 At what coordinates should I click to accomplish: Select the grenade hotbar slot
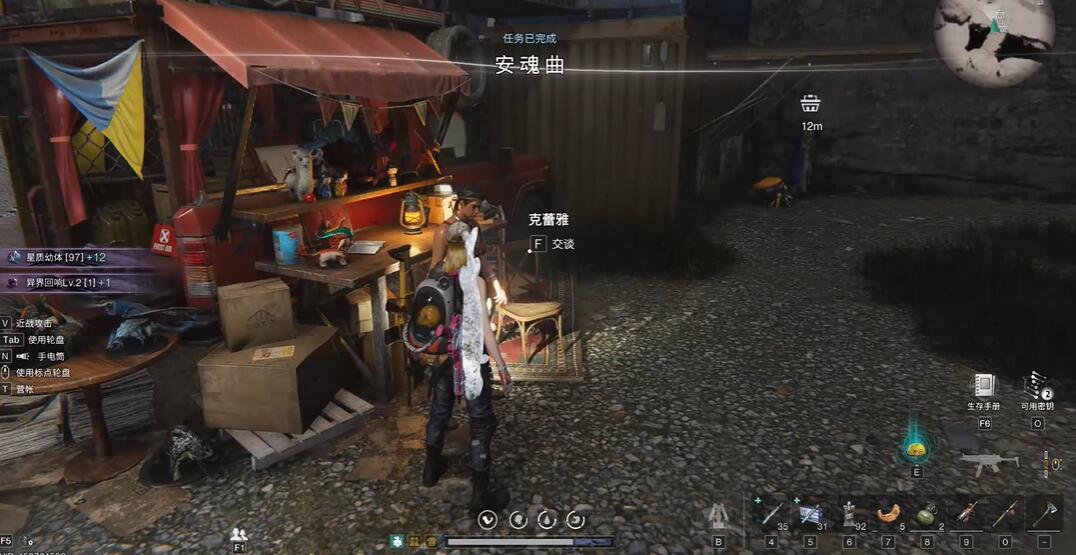click(x=927, y=515)
